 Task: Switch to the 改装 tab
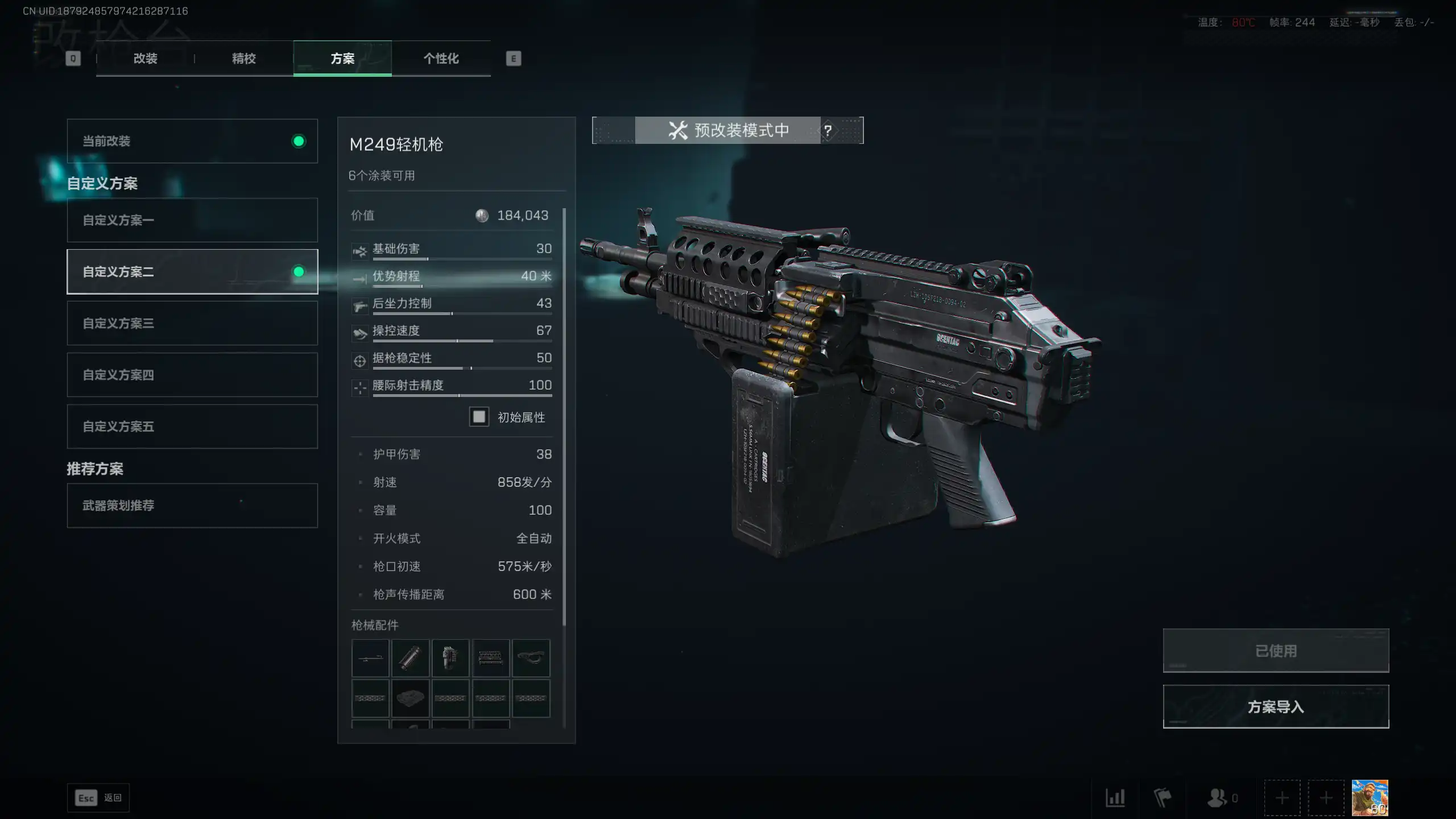145,59
